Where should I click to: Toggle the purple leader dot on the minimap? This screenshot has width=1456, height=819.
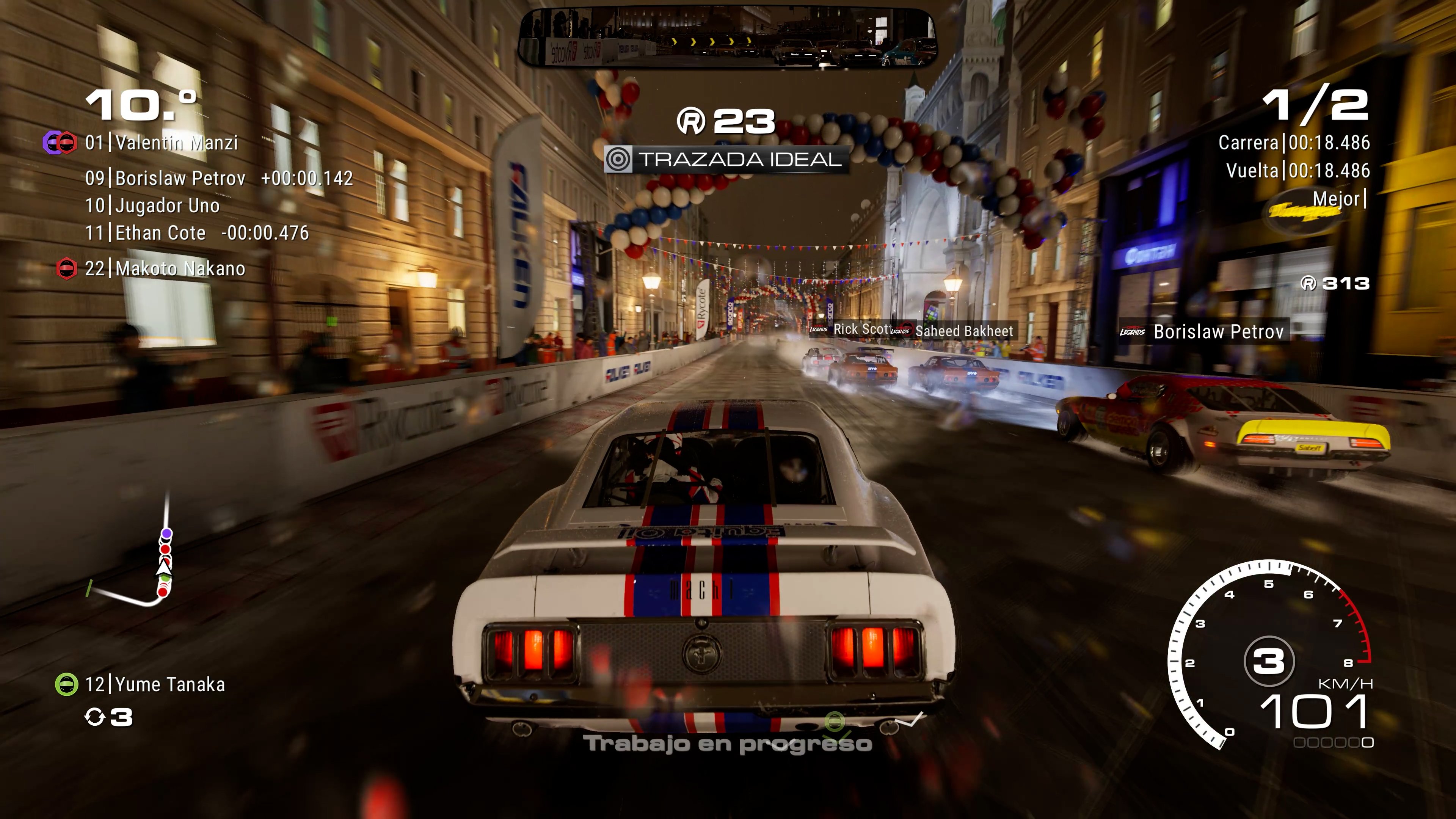(x=167, y=533)
